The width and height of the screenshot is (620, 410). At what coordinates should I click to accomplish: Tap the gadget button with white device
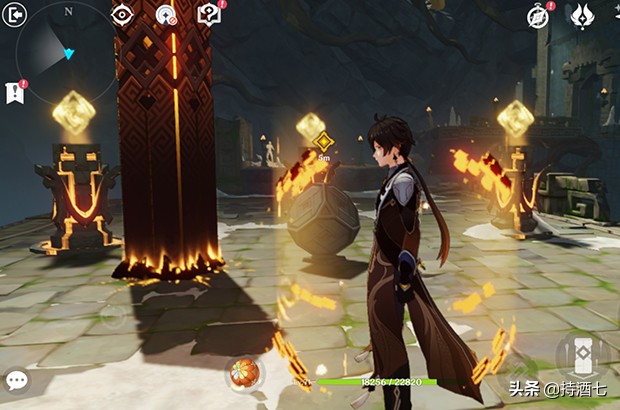click(x=581, y=354)
